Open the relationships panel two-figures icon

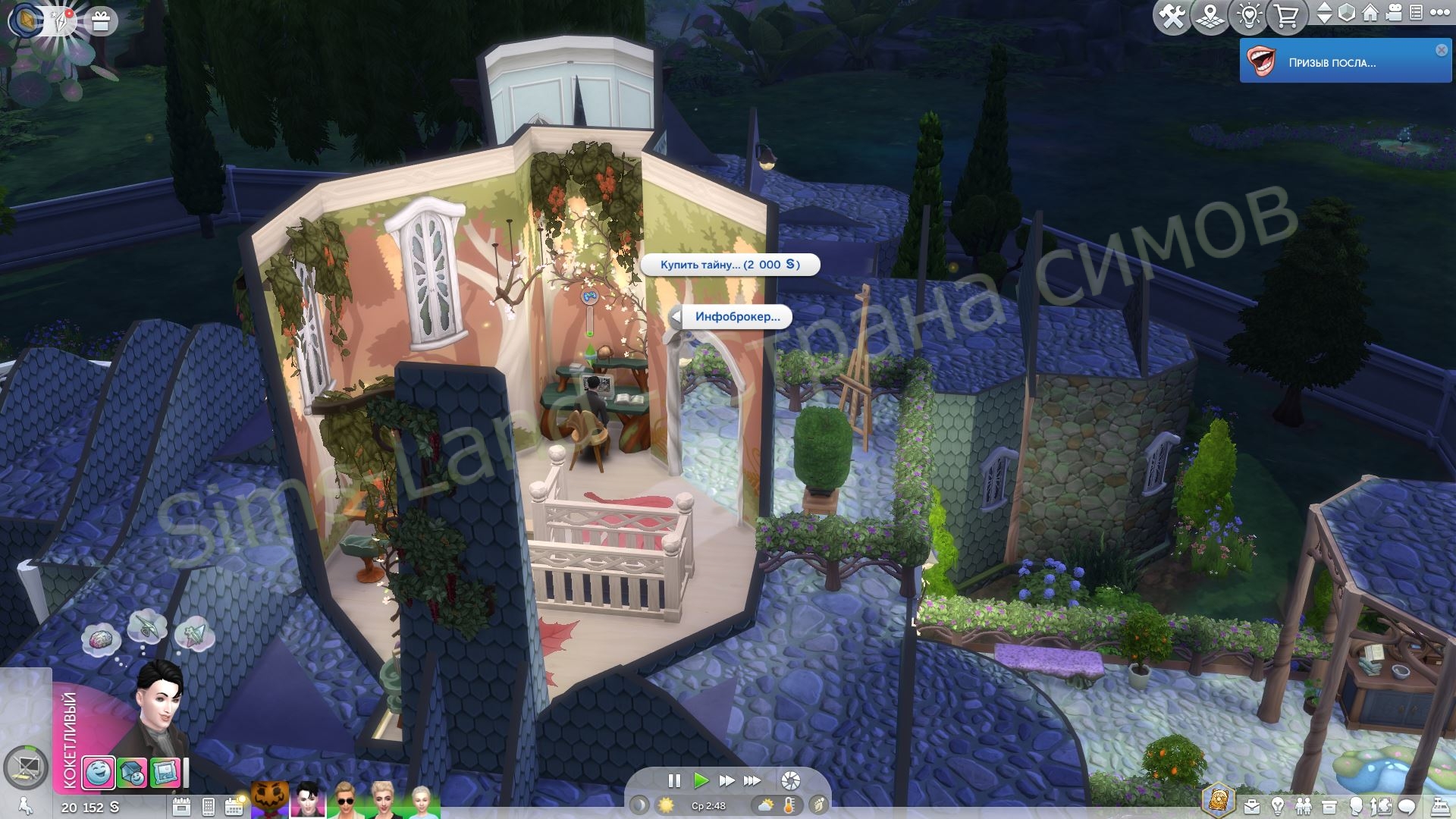coord(1304,806)
